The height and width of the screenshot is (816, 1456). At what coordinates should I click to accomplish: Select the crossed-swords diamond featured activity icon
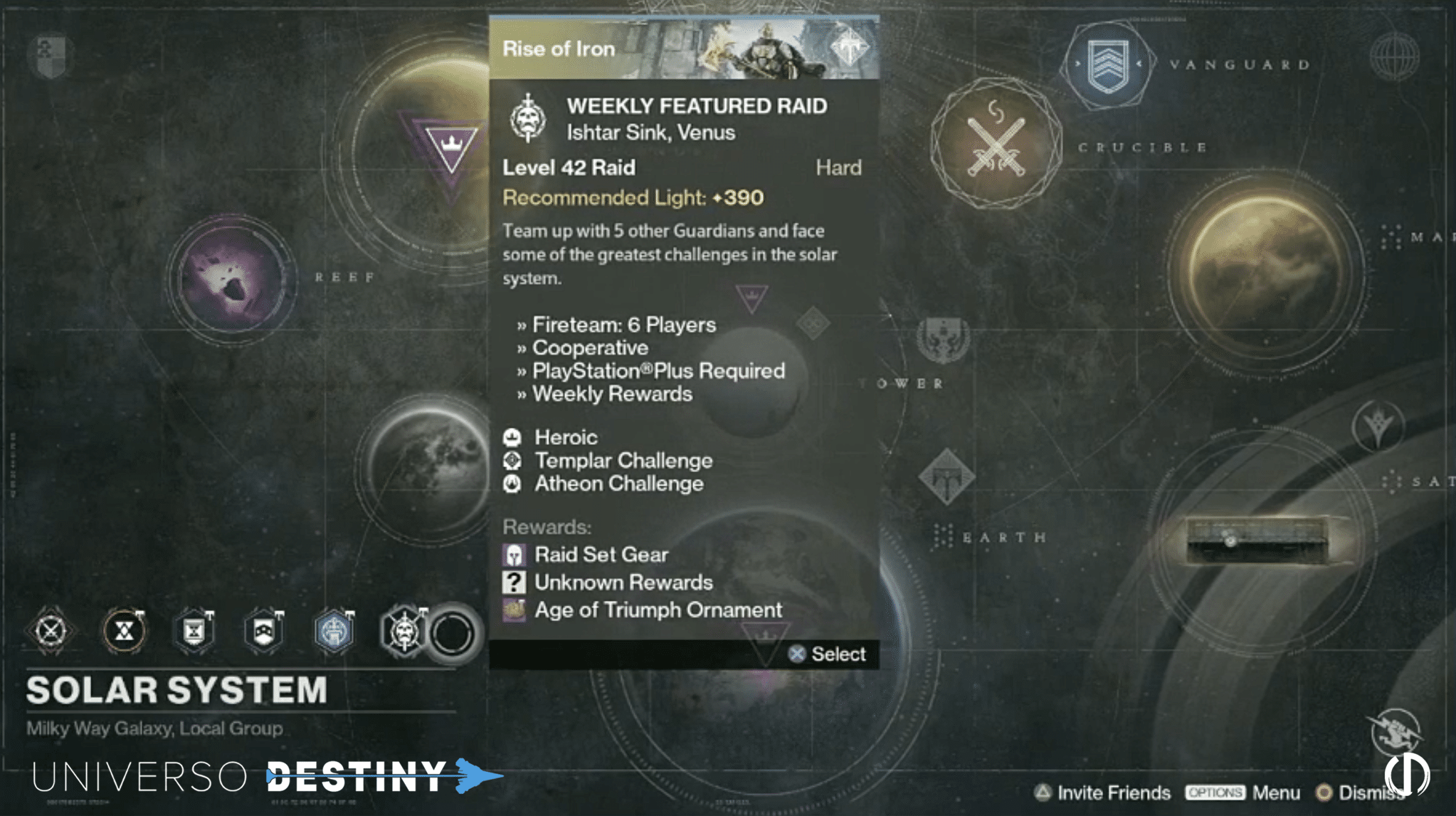click(51, 631)
